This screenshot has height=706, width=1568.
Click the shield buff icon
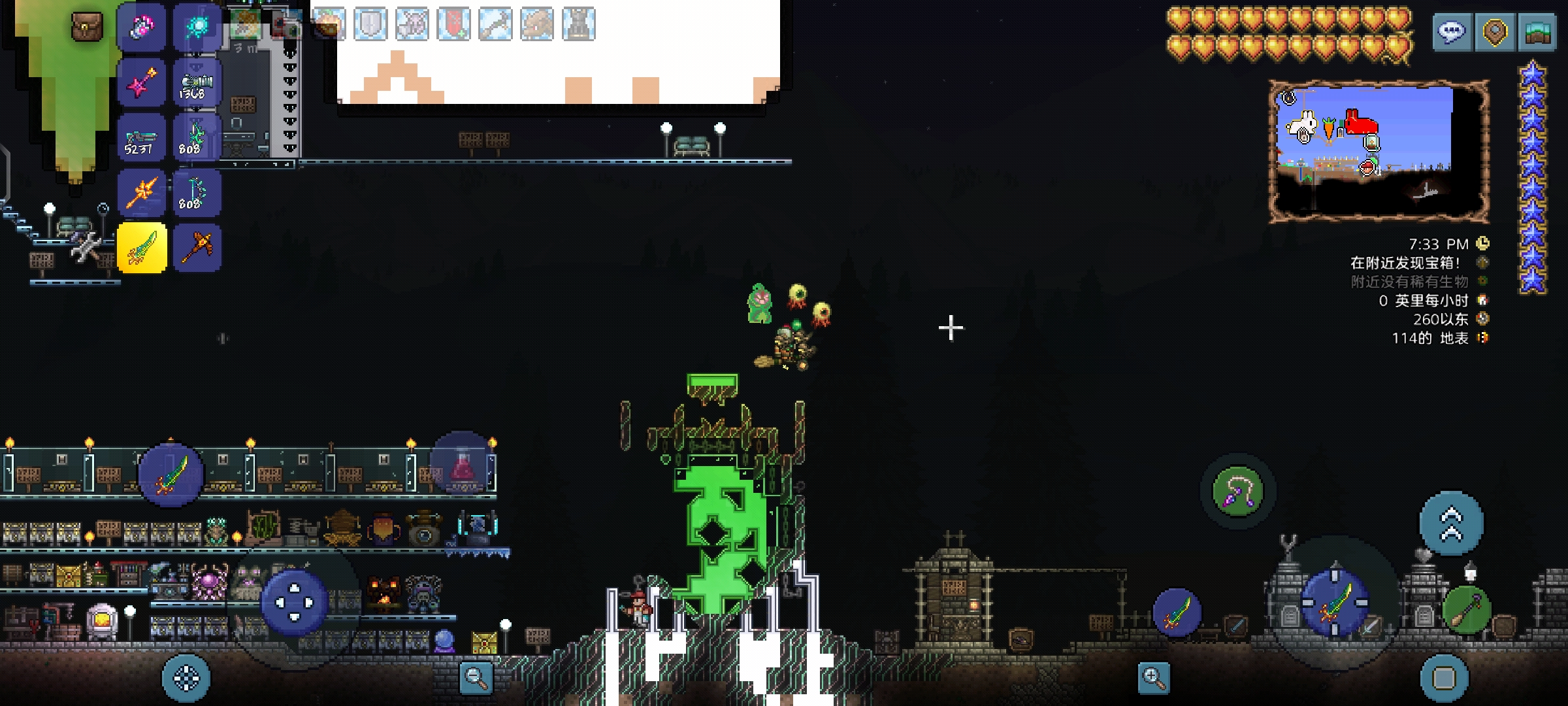[370, 24]
